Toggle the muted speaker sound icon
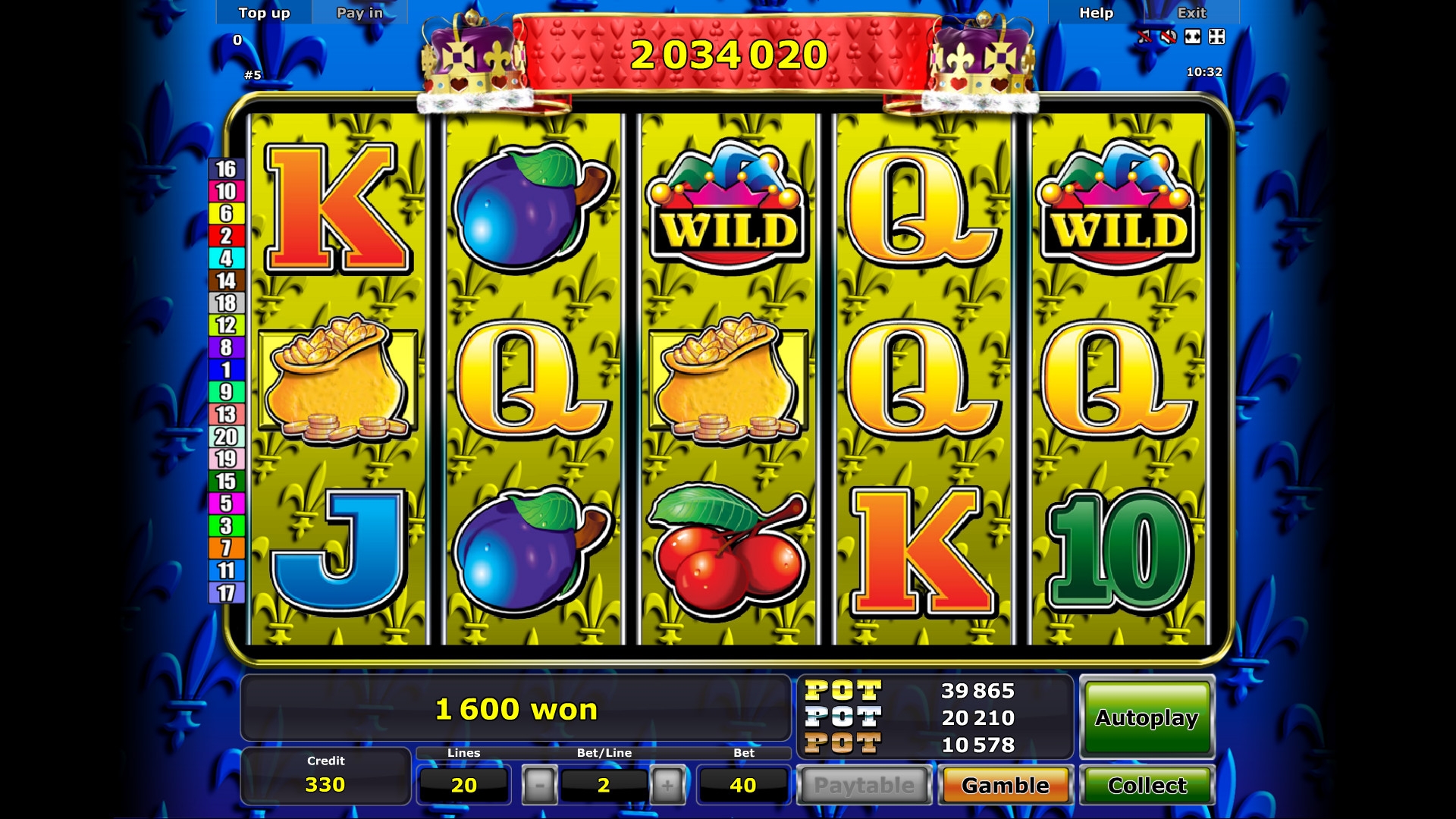This screenshot has width=1456, height=819. [1169, 36]
